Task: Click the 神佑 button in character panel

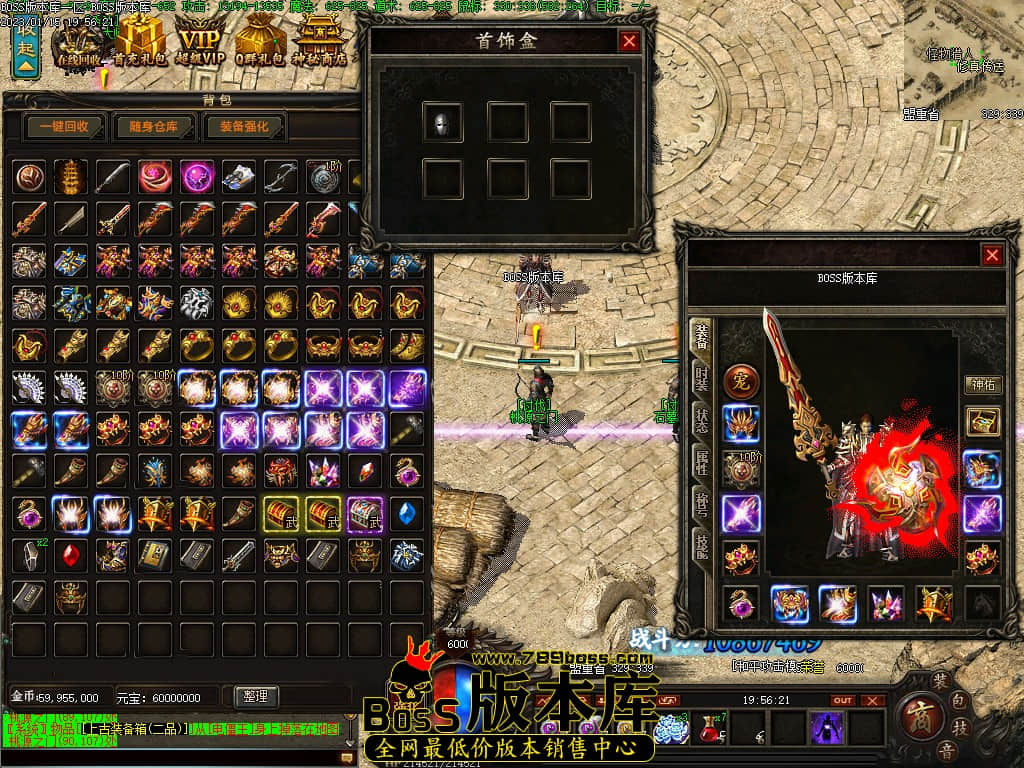Action: [982, 384]
